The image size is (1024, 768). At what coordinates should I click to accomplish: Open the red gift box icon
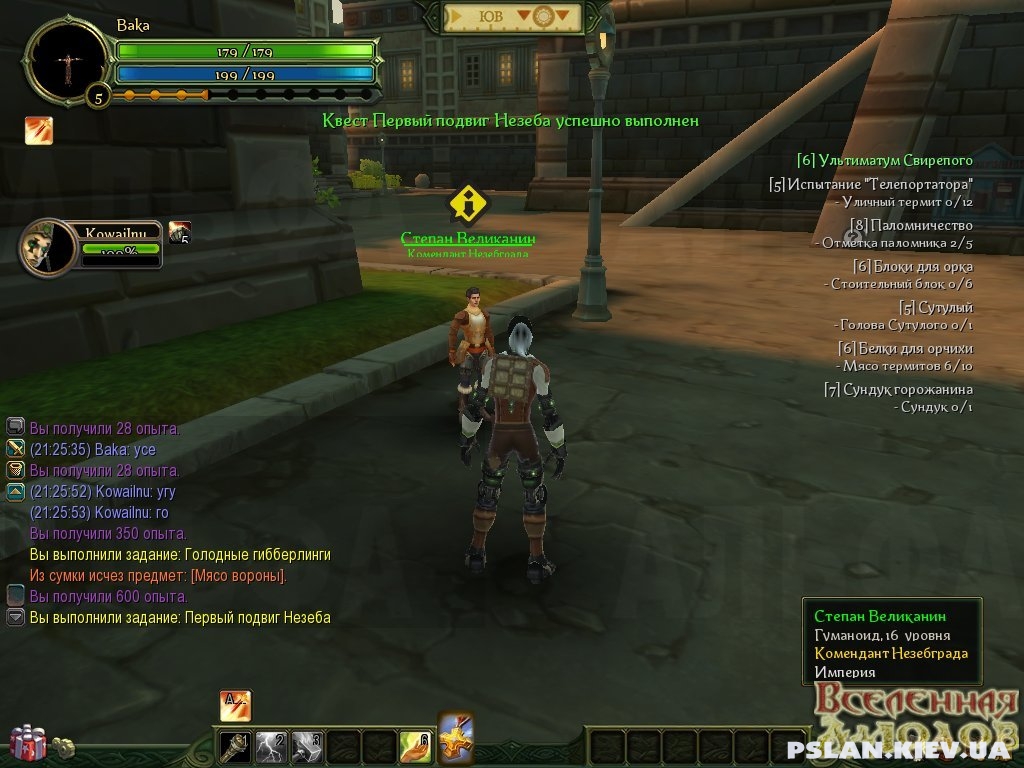28,742
